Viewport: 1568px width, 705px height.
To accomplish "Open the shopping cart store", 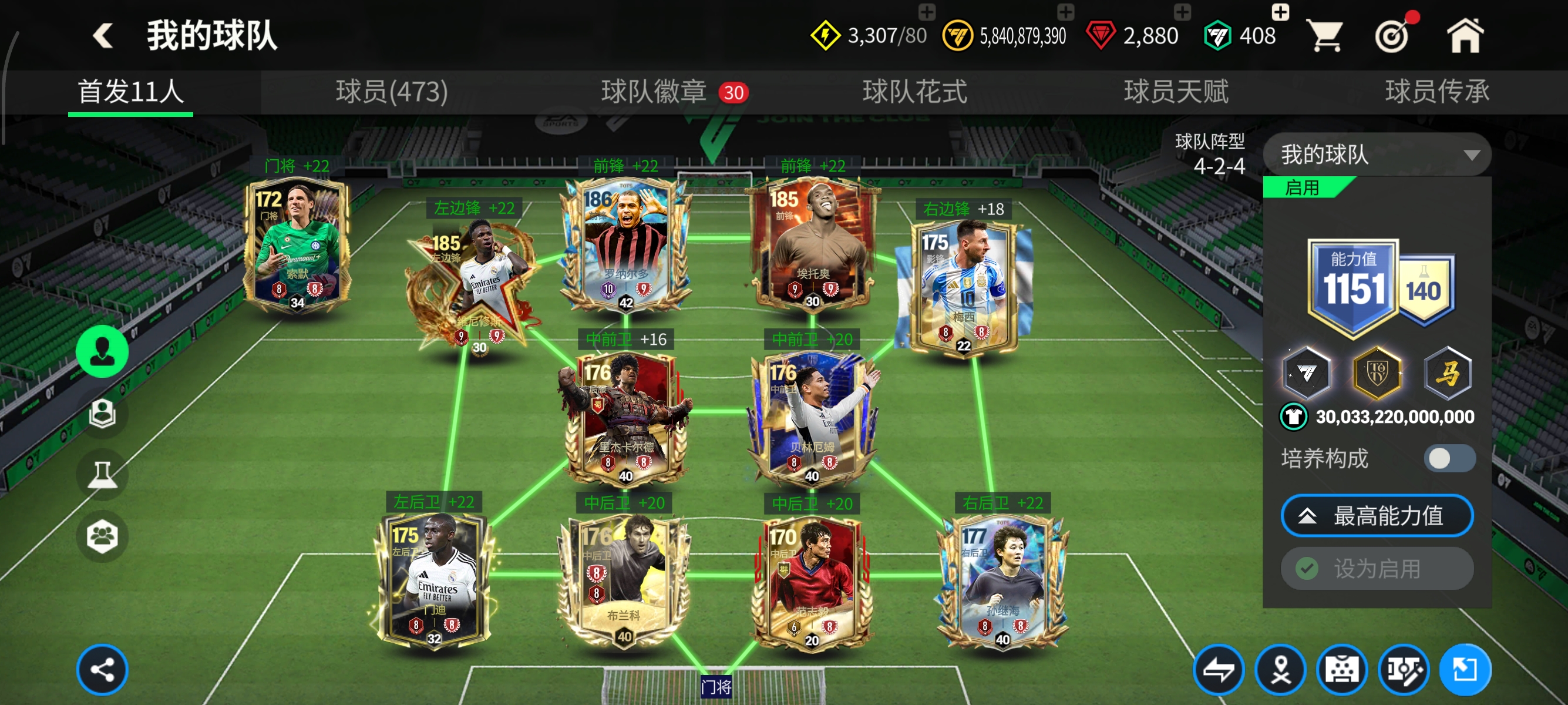I will [x=1325, y=36].
